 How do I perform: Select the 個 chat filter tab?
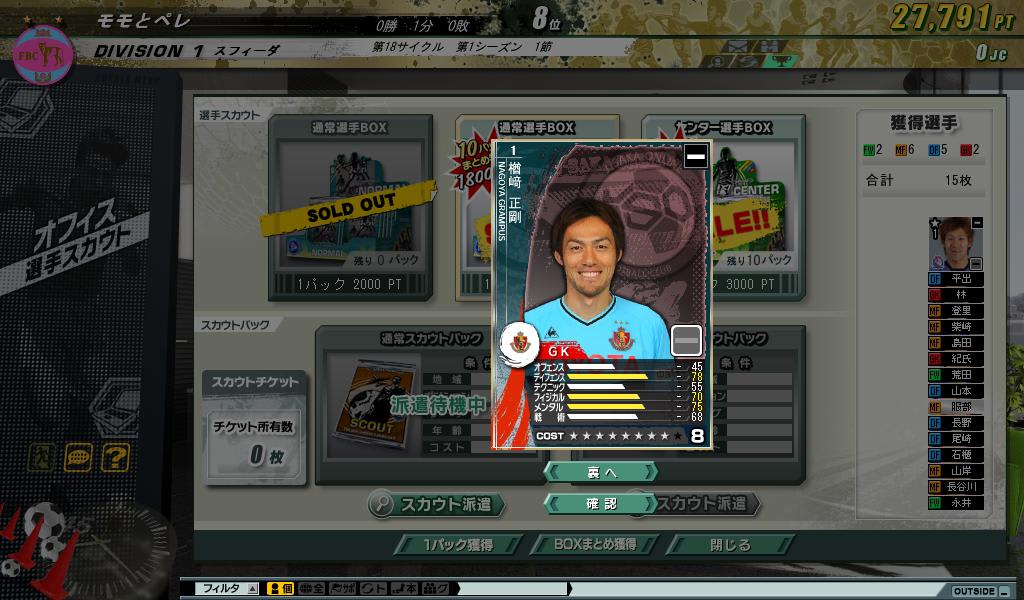tap(281, 589)
